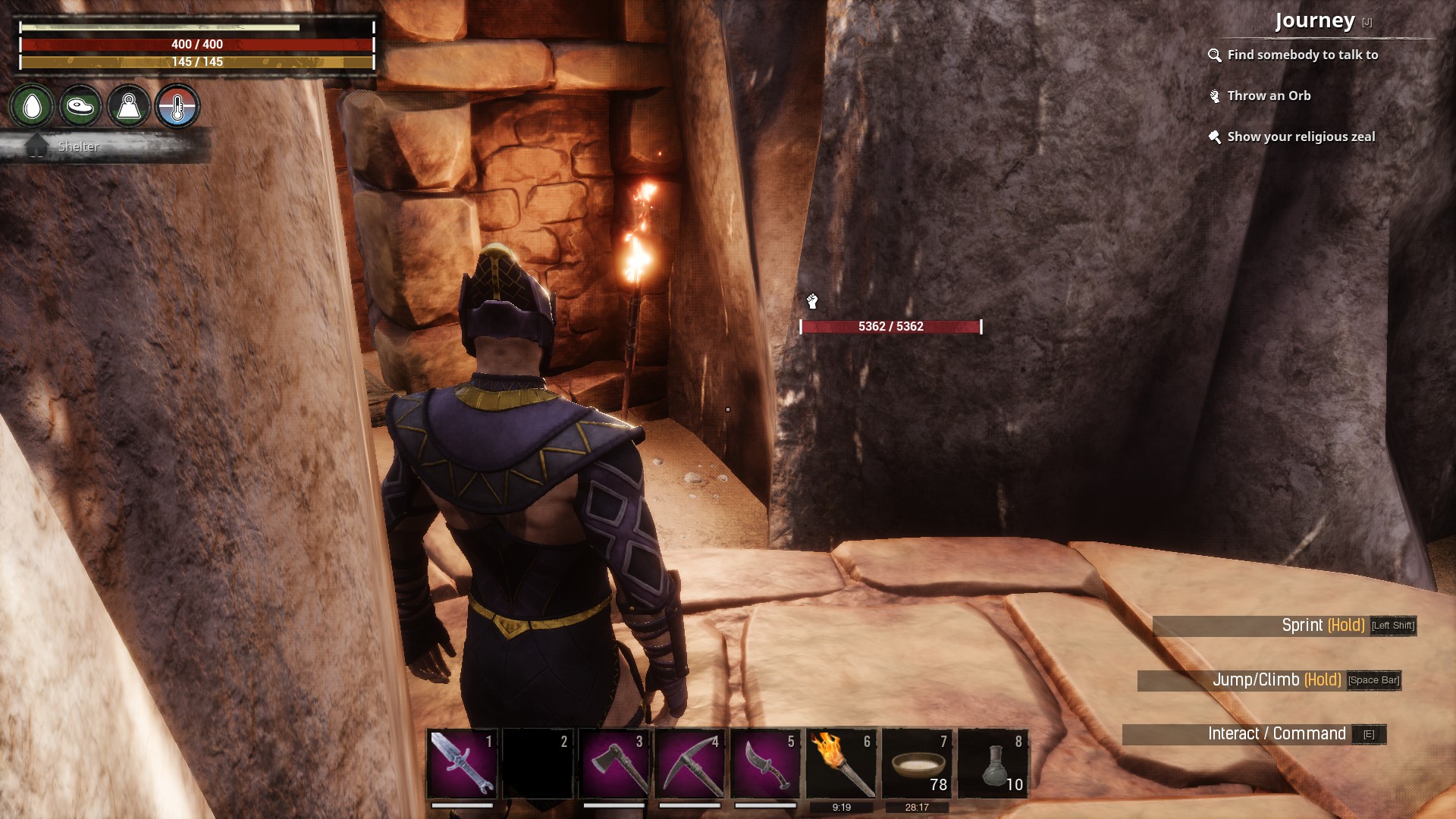1456x819 pixels.
Task: Click the weight encumbrance icon
Action: click(129, 106)
